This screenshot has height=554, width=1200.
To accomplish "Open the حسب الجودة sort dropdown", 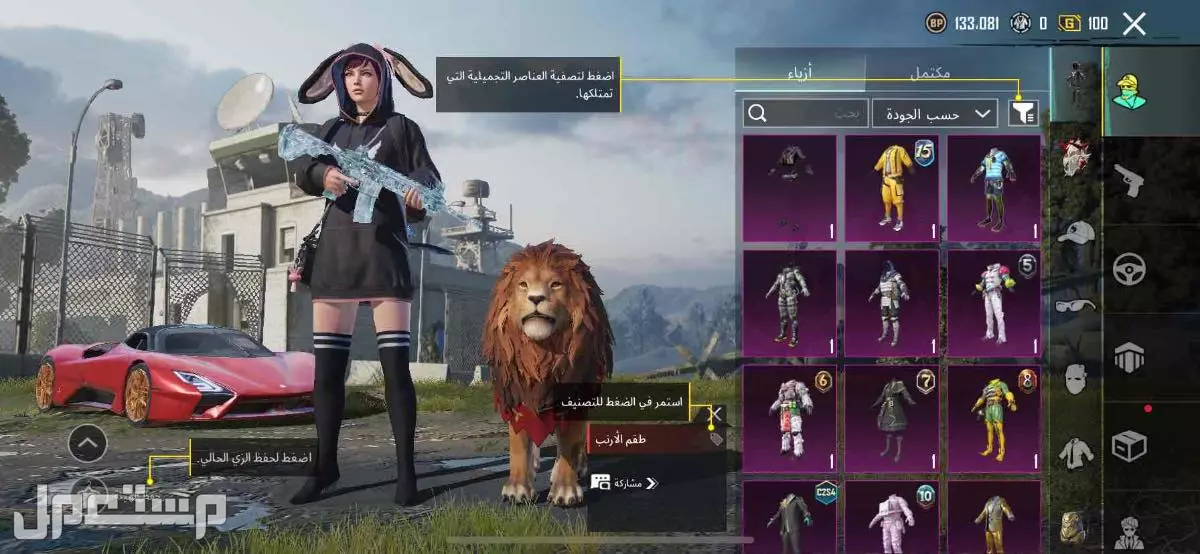I will click(934, 113).
